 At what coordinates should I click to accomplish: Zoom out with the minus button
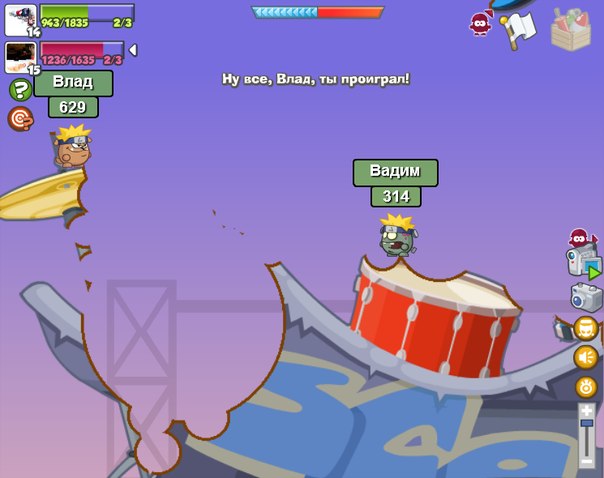click(x=587, y=461)
